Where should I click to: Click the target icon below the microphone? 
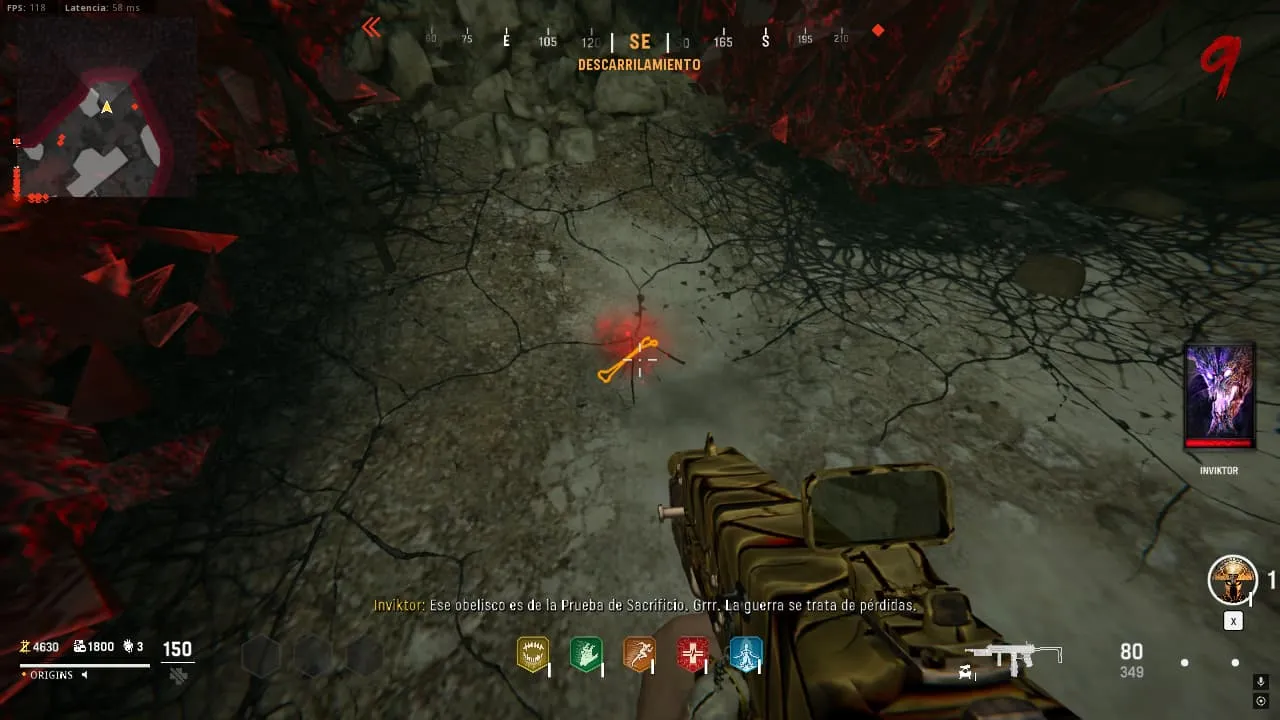1261,701
